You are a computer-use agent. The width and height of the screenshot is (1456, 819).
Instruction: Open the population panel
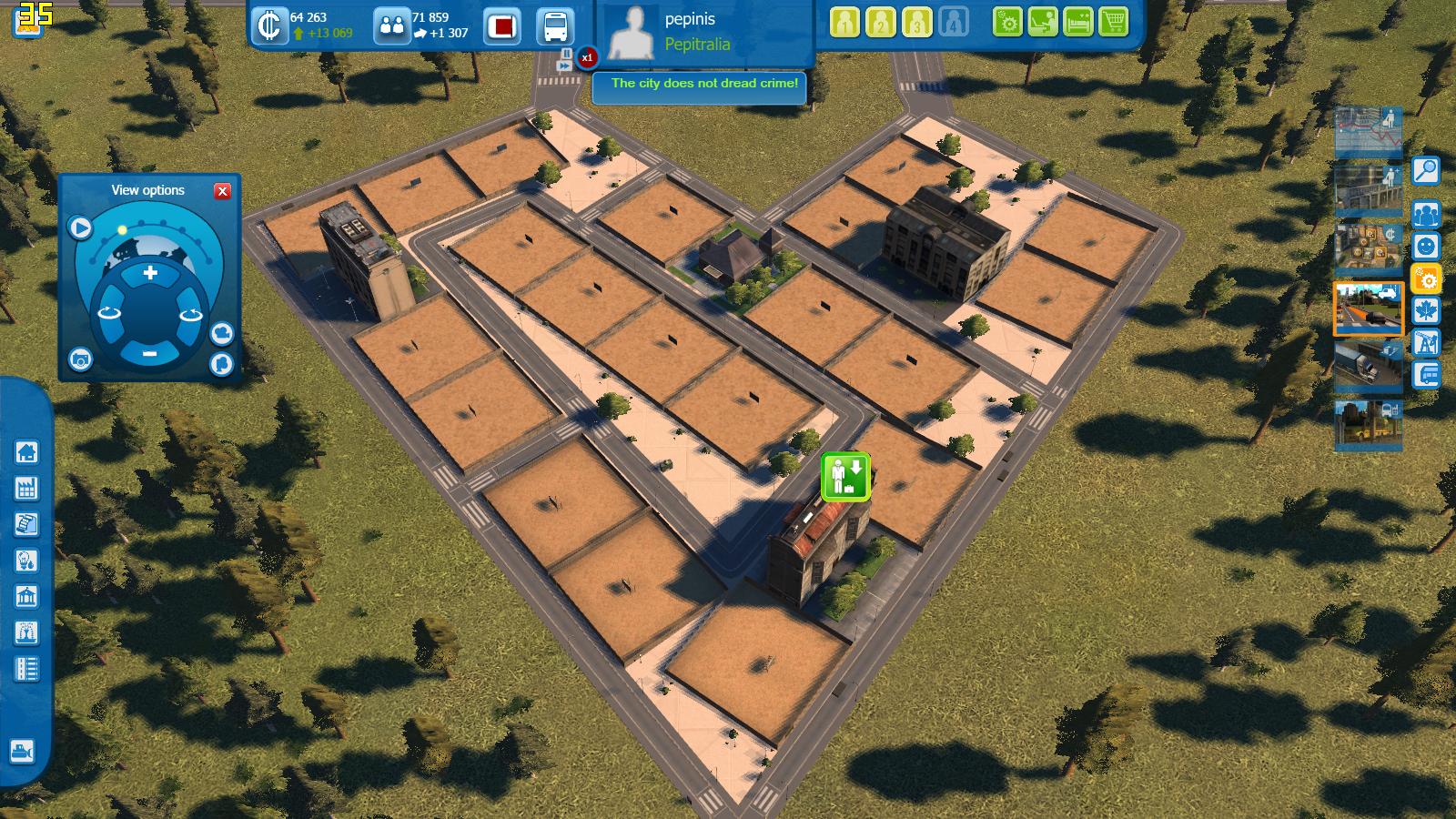tap(392, 25)
